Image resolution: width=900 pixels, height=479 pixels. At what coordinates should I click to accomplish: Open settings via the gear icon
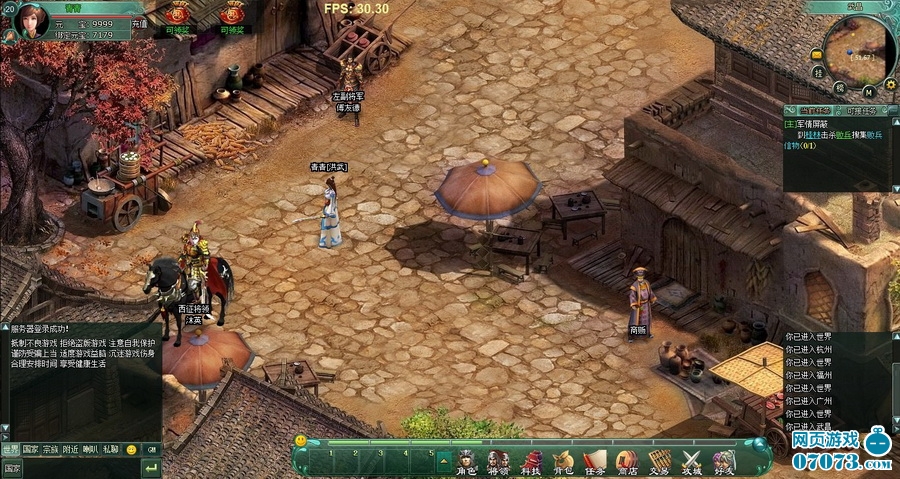(890, 85)
